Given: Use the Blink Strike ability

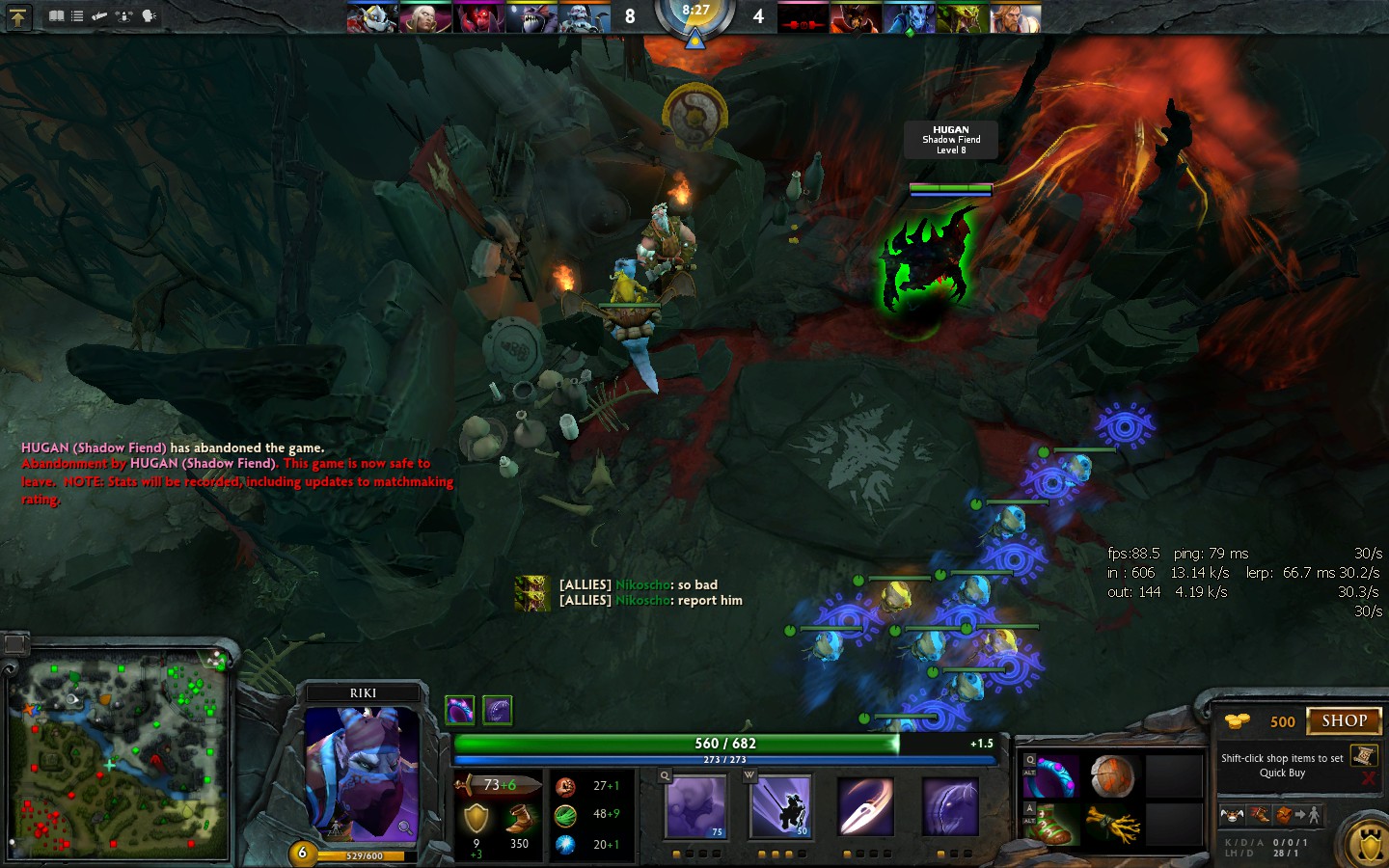Looking at the screenshot, I should tap(780, 806).
